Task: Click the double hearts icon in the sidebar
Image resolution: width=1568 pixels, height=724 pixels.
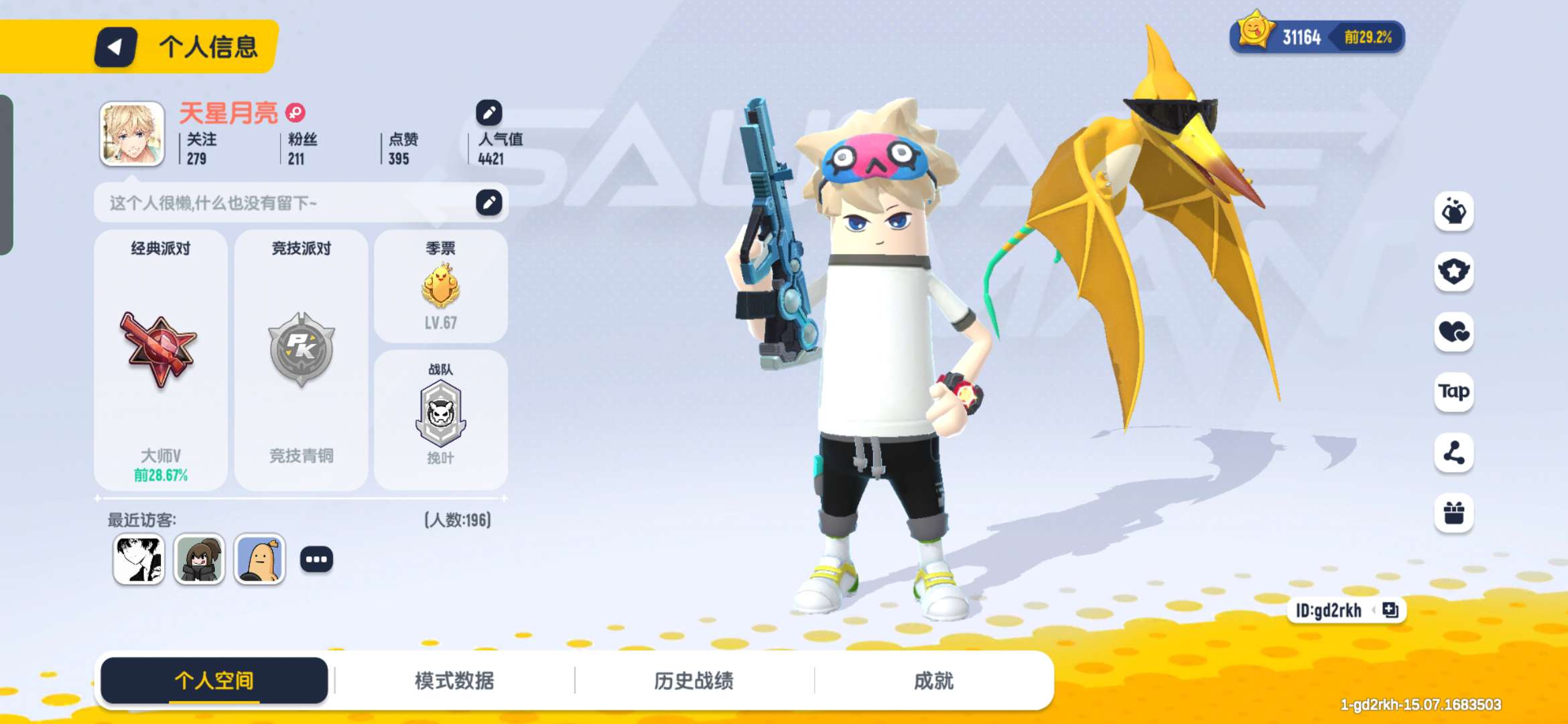Action: click(x=1453, y=330)
